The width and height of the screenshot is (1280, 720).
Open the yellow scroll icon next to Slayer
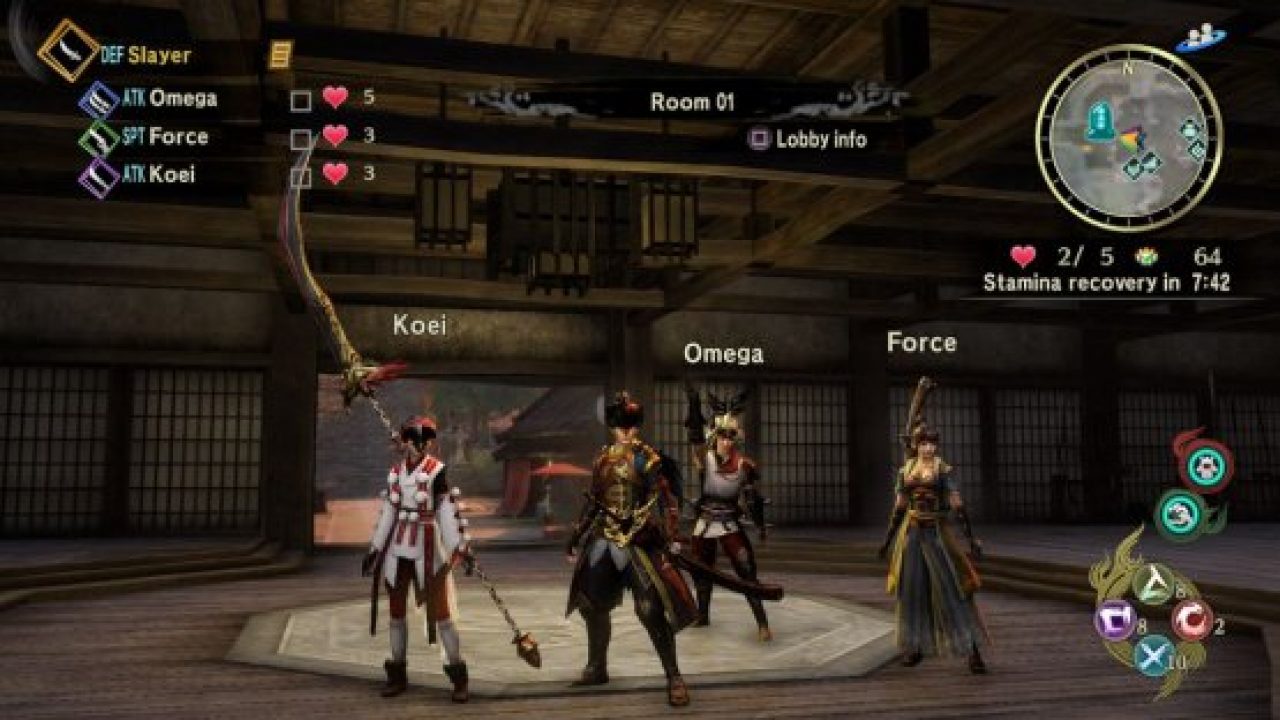point(281,53)
